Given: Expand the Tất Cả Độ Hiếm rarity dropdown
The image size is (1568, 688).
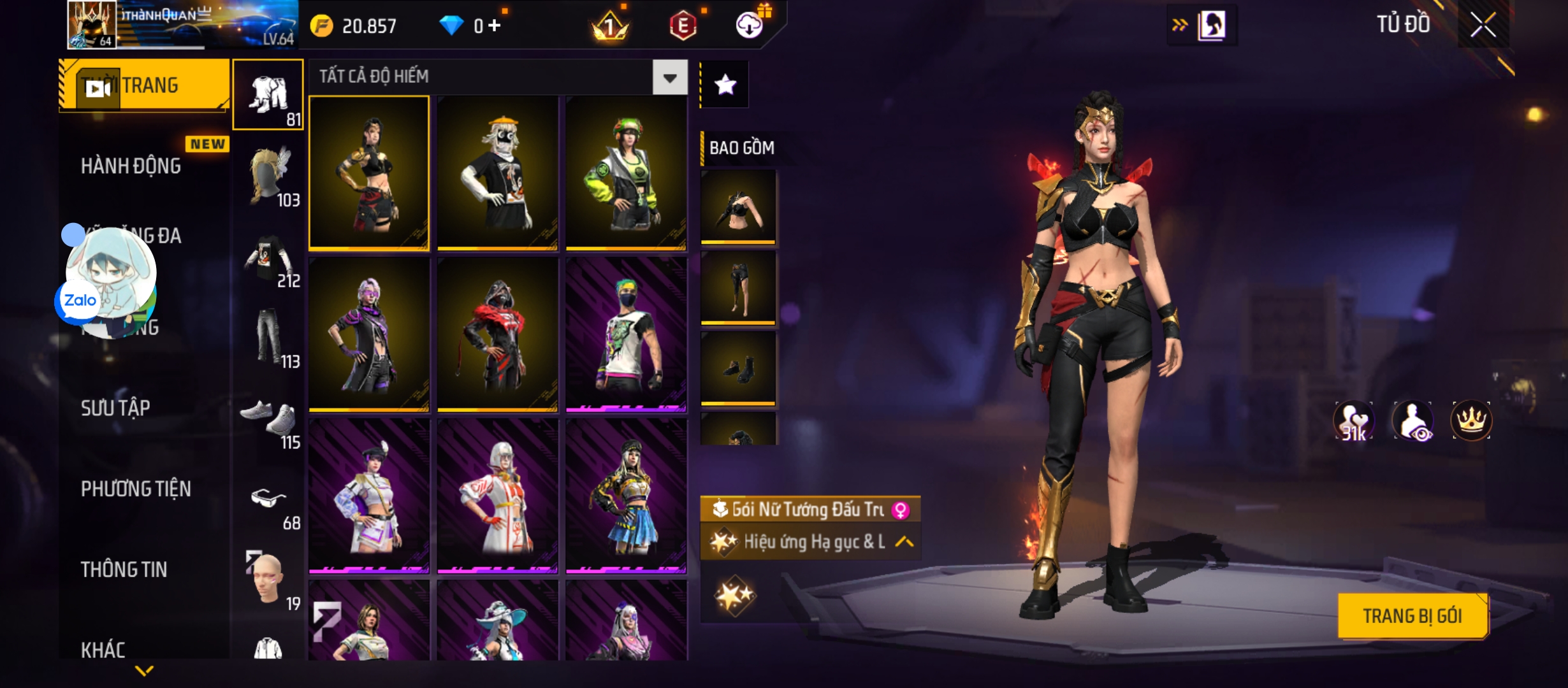Looking at the screenshot, I should pyautogui.click(x=669, y=78).
